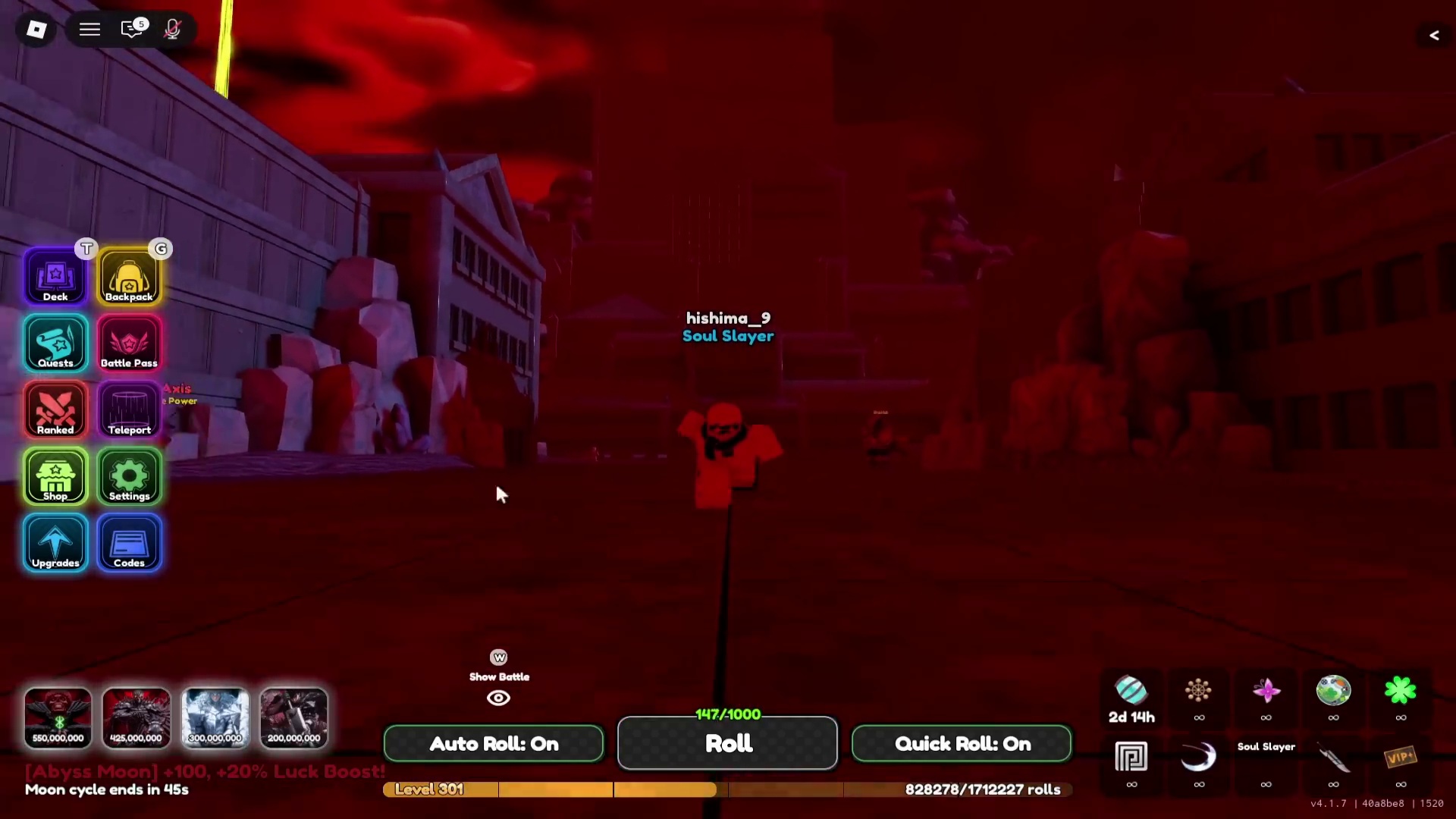Open the Ranked battles menu
1456x819 pixels.
coord(55,409)
